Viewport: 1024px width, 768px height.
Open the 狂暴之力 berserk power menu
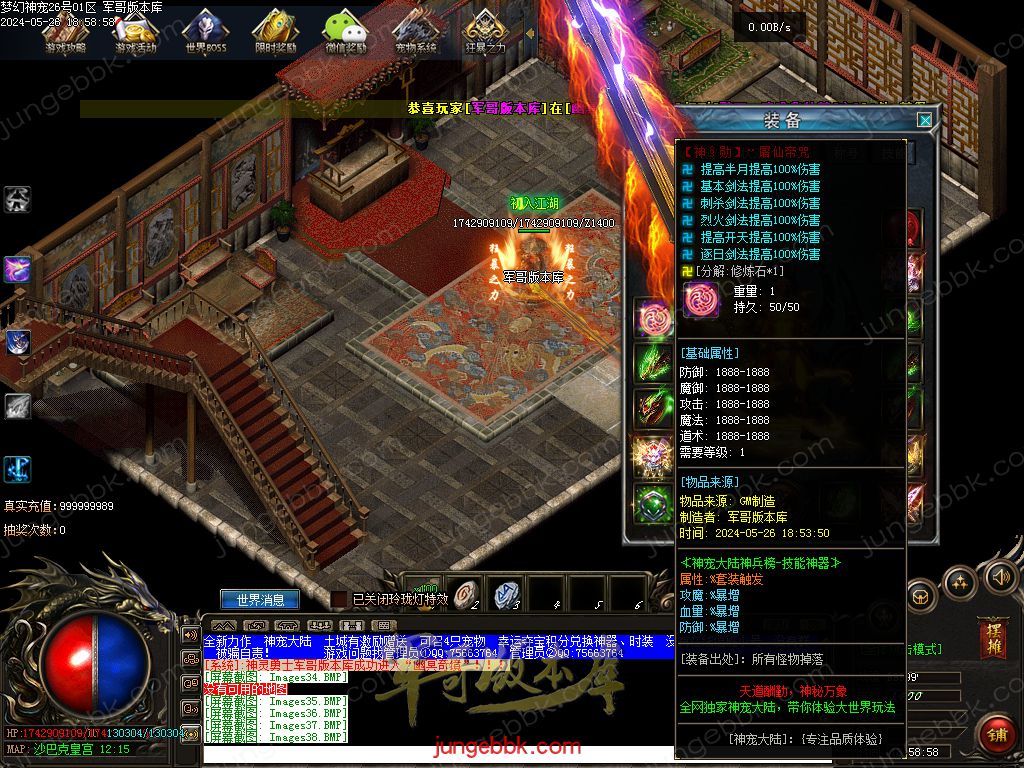click(486, 32)
